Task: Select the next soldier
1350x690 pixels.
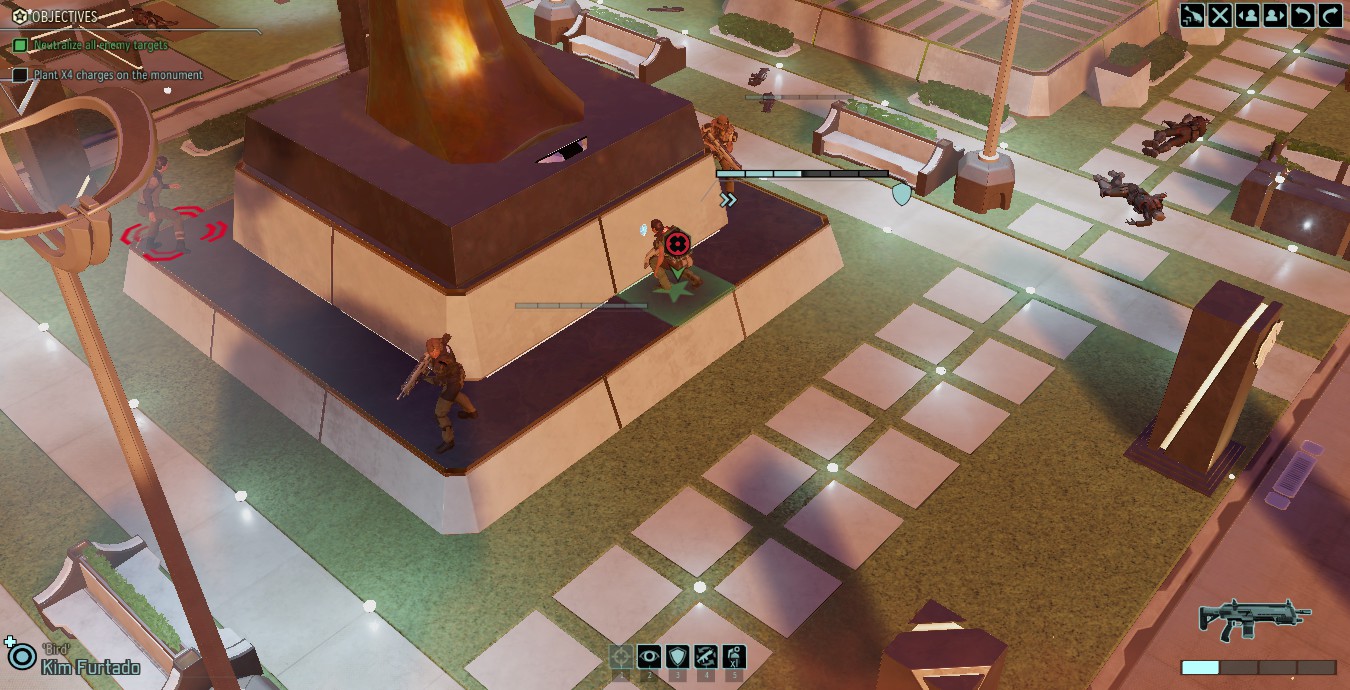Action: (1275, 15)
